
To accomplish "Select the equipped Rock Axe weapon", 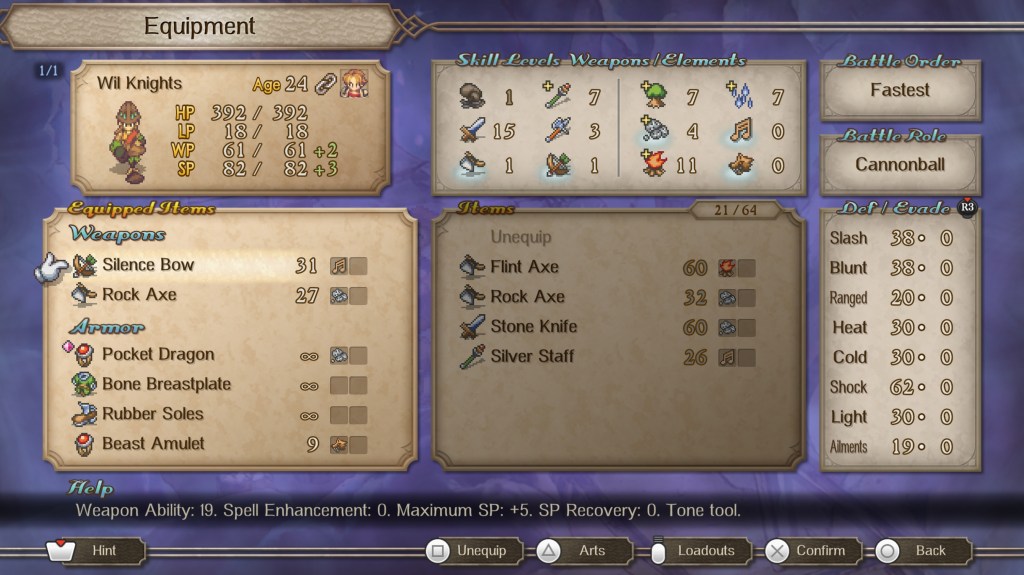I will [139, 295].
